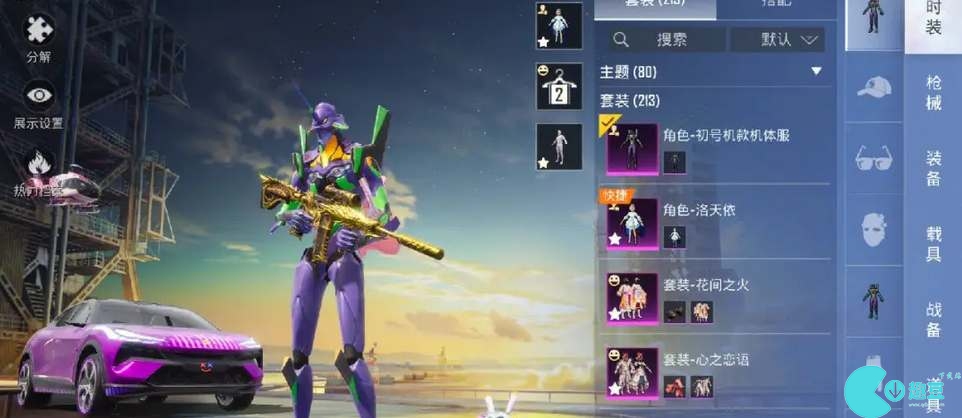
Task: Open the 时装 fashion tab
Action: [x=934, y=20]
